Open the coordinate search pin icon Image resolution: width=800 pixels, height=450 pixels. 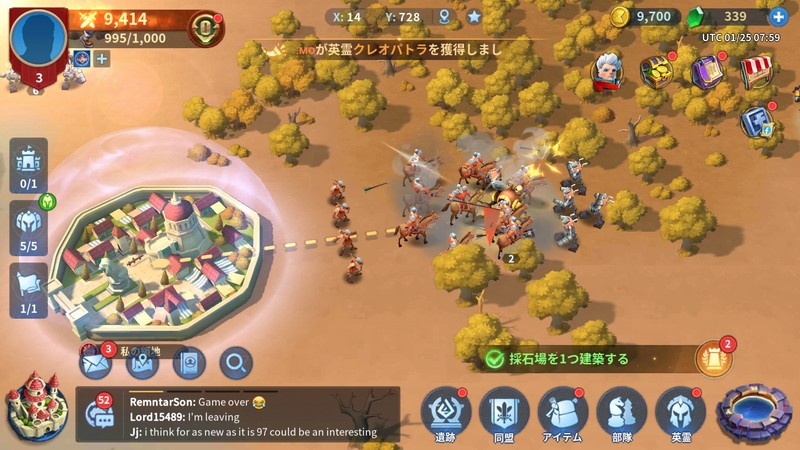coord(444,17)
